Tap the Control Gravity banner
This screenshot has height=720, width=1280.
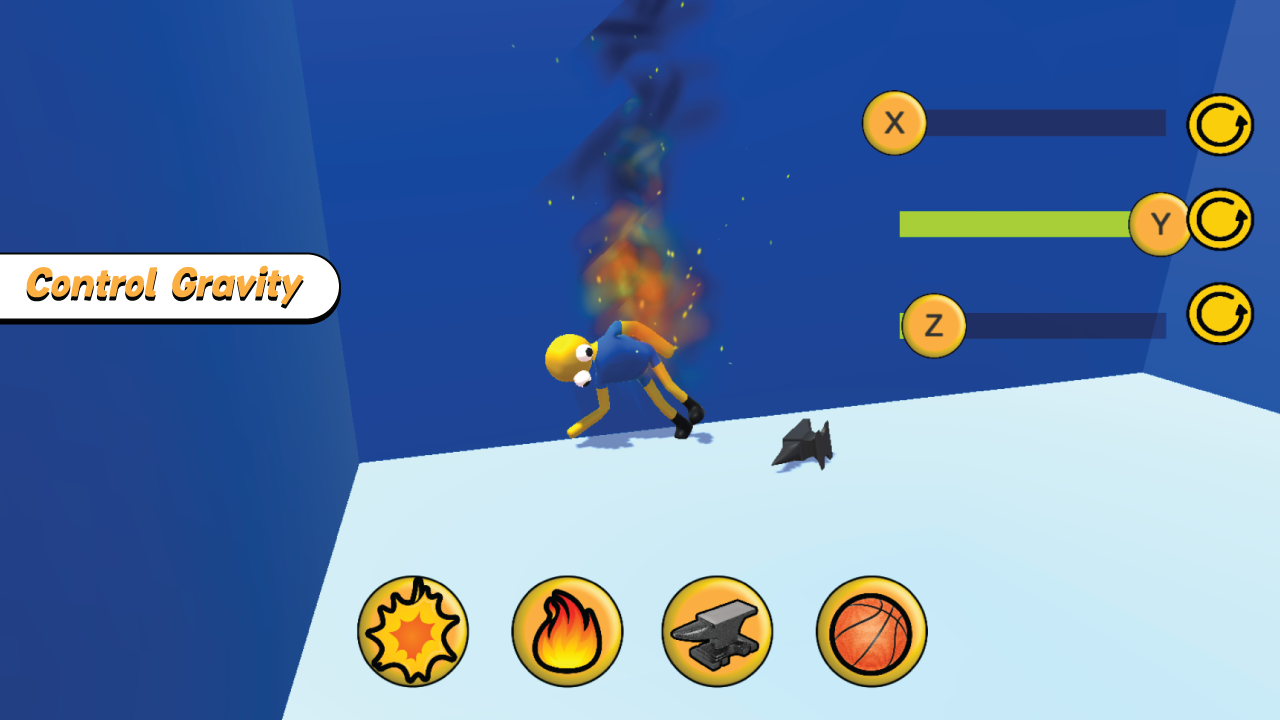[x=165, y=286]
